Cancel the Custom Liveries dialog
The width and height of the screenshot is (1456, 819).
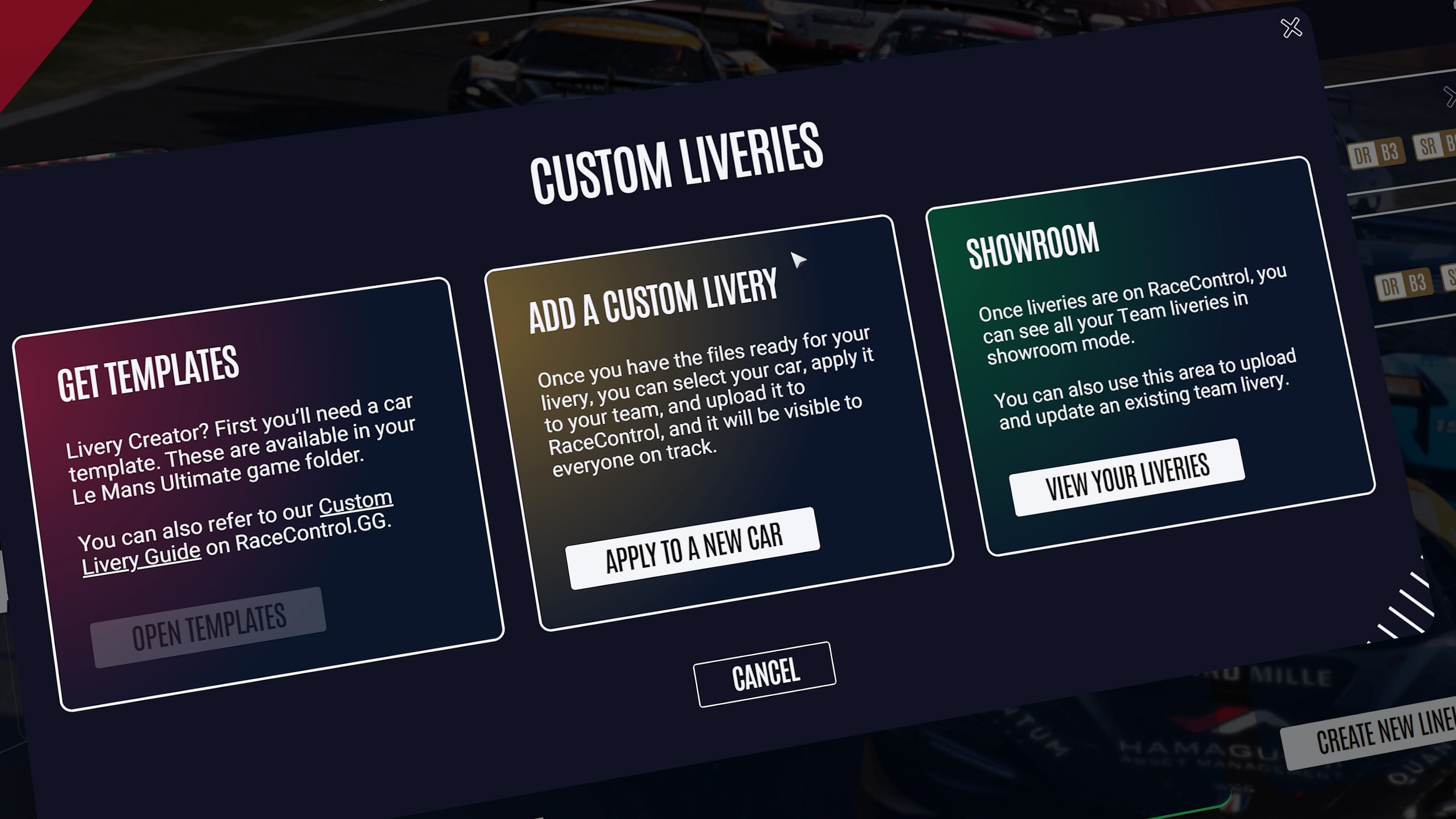point(765,674)
